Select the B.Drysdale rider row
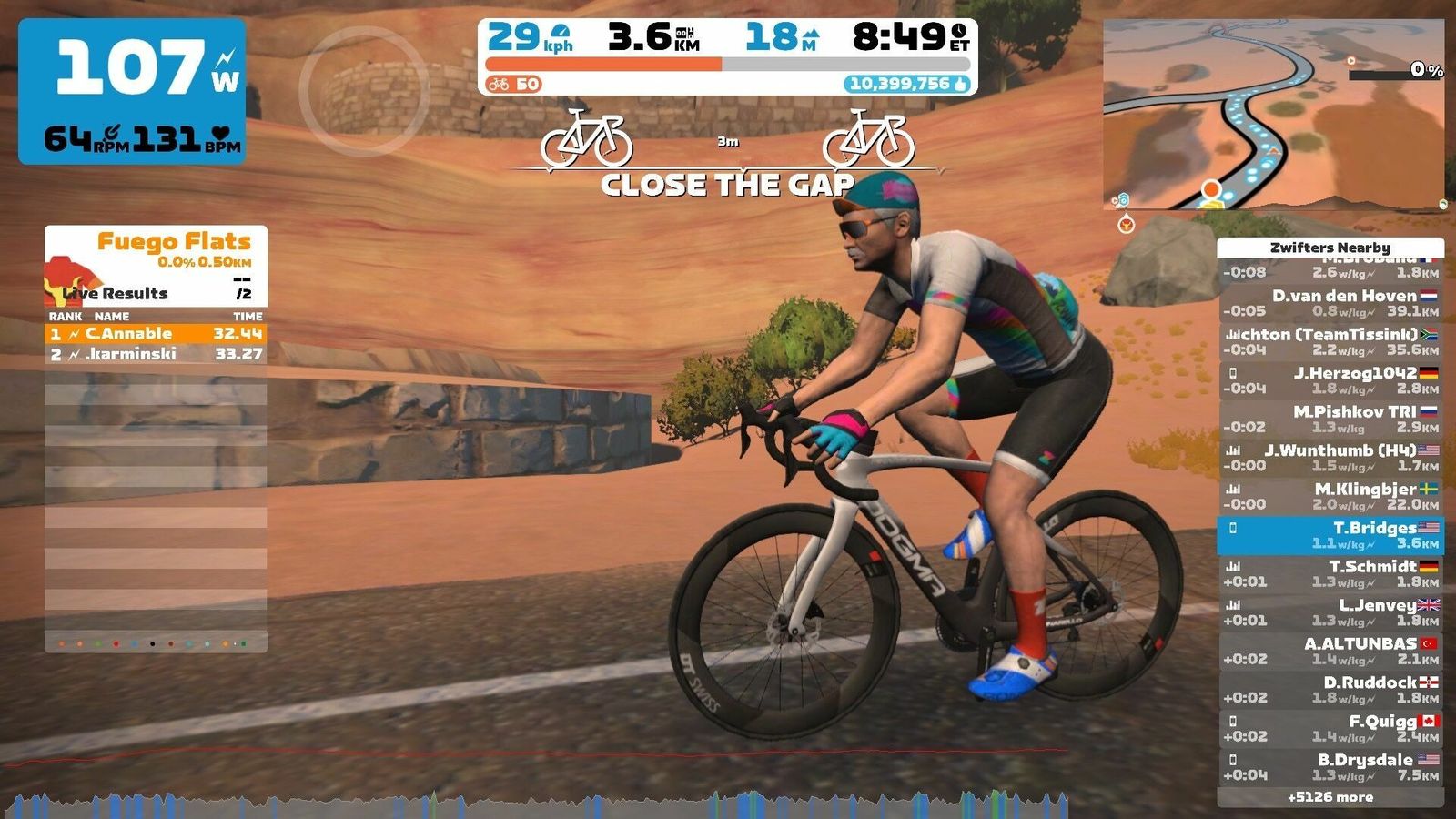This screenshot has width=1456, height=819. click(x=1330, y=767)
